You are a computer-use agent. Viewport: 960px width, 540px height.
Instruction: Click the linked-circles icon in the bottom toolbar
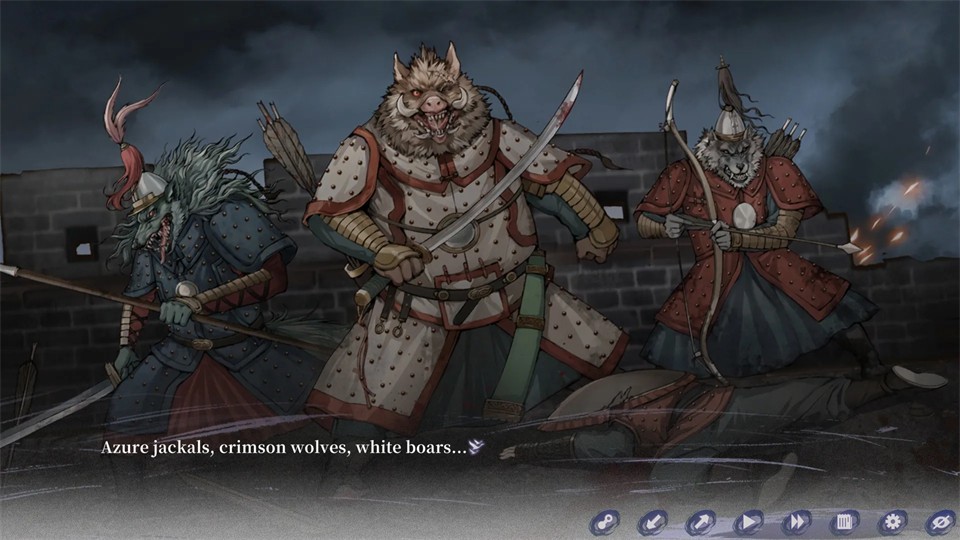pos(604,521)
